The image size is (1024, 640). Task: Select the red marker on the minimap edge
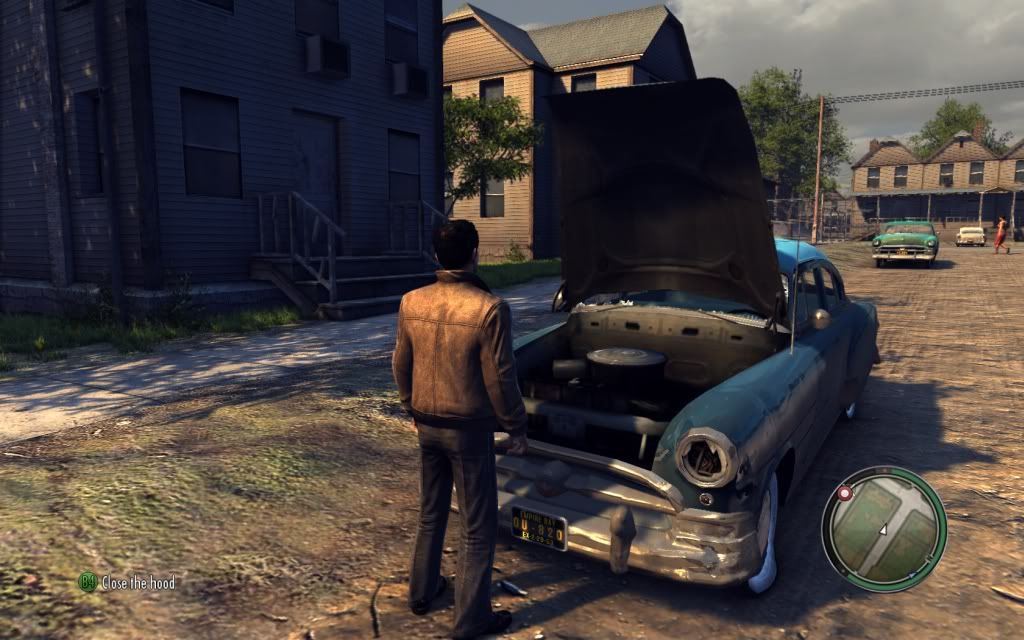click(x=844, y=494)
